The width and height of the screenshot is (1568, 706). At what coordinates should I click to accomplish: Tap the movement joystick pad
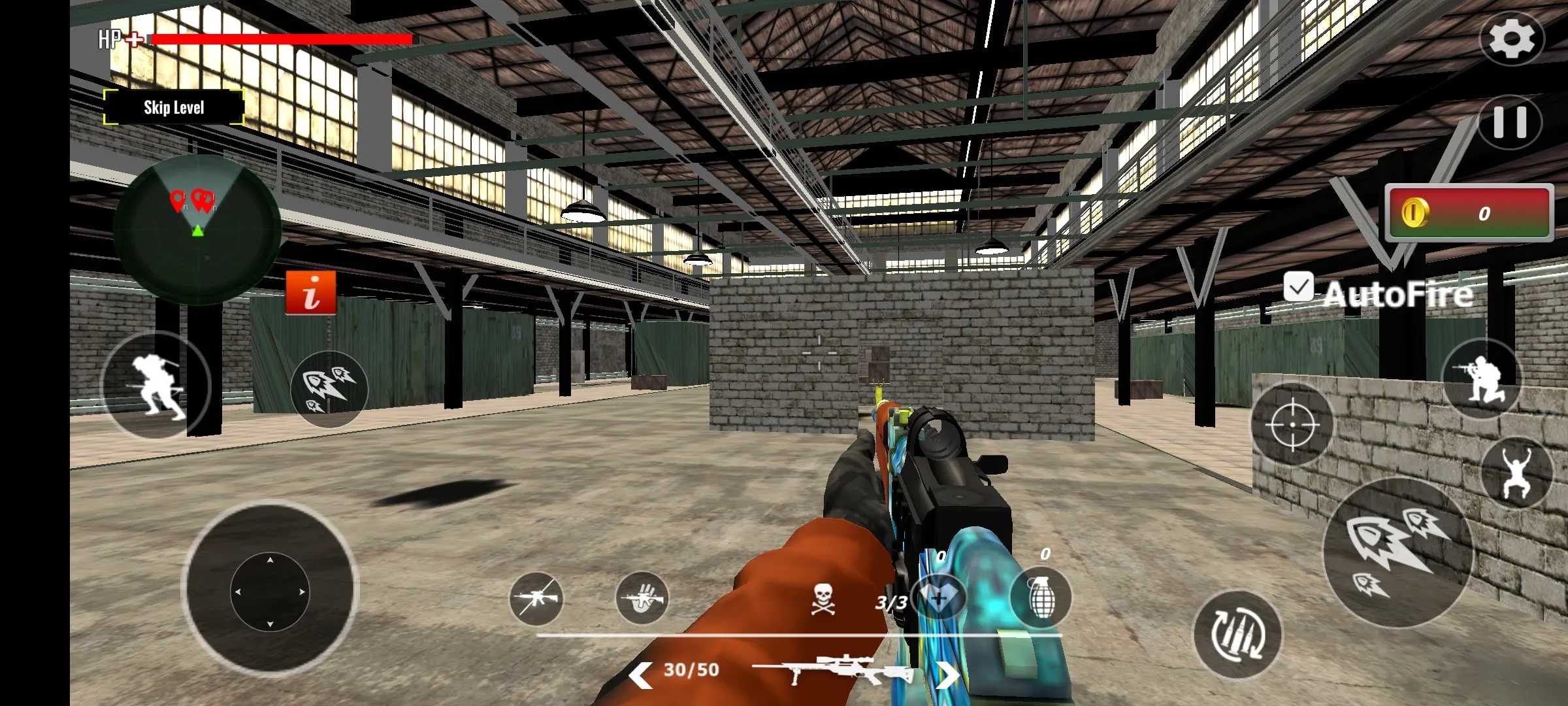click(270, 591)
